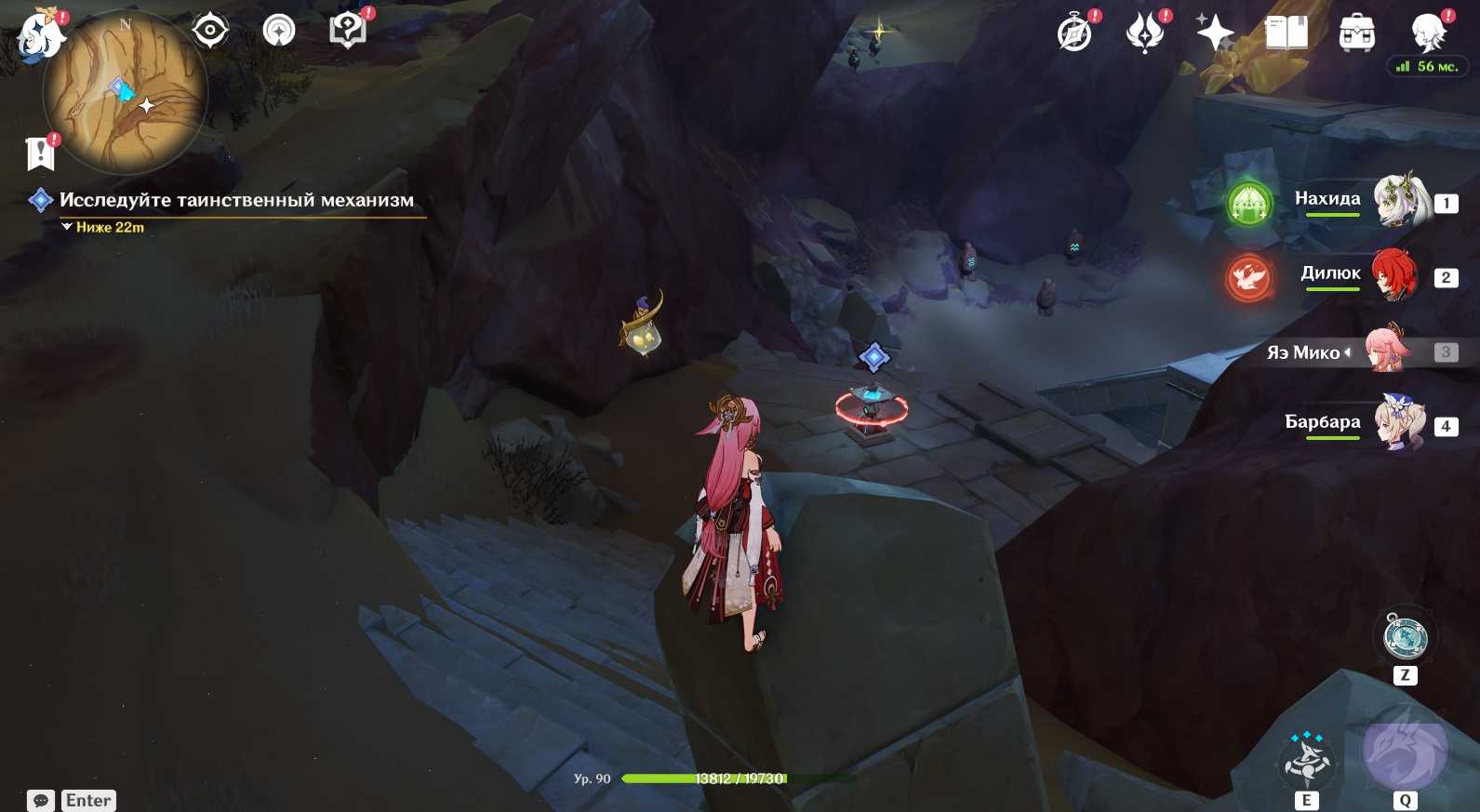Screen dimensions: 1480x812
Task: Use Diluc's red elemental burst icon
Action: click(1248, 276)
